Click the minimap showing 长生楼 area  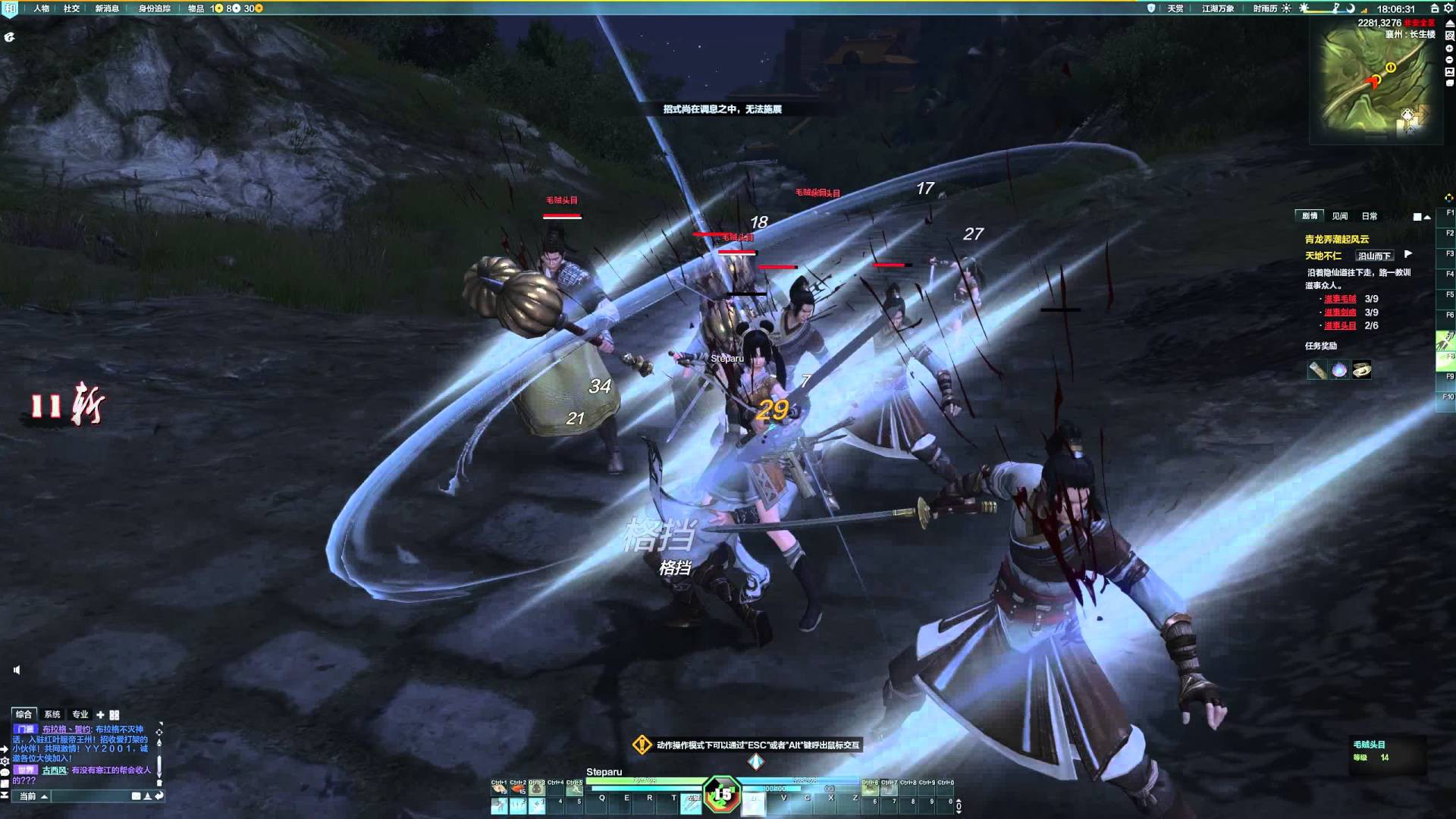[1373, 83]
